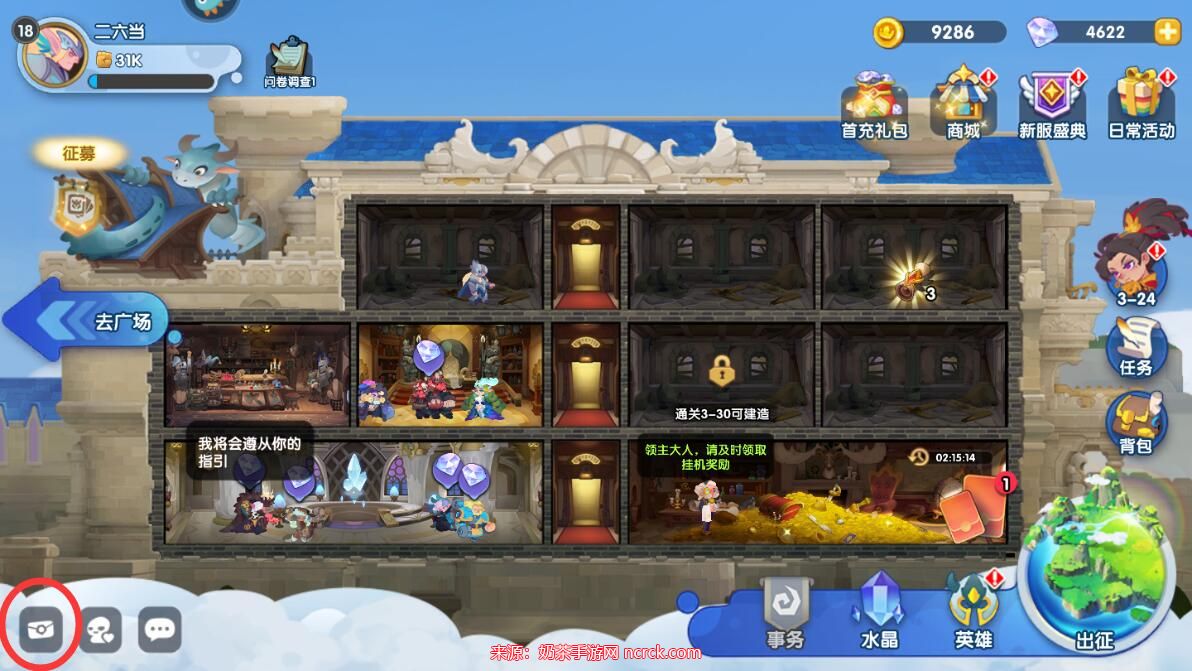Select the 3-24 stage character icon
1192x671 pixels.
click(1134, 262)
